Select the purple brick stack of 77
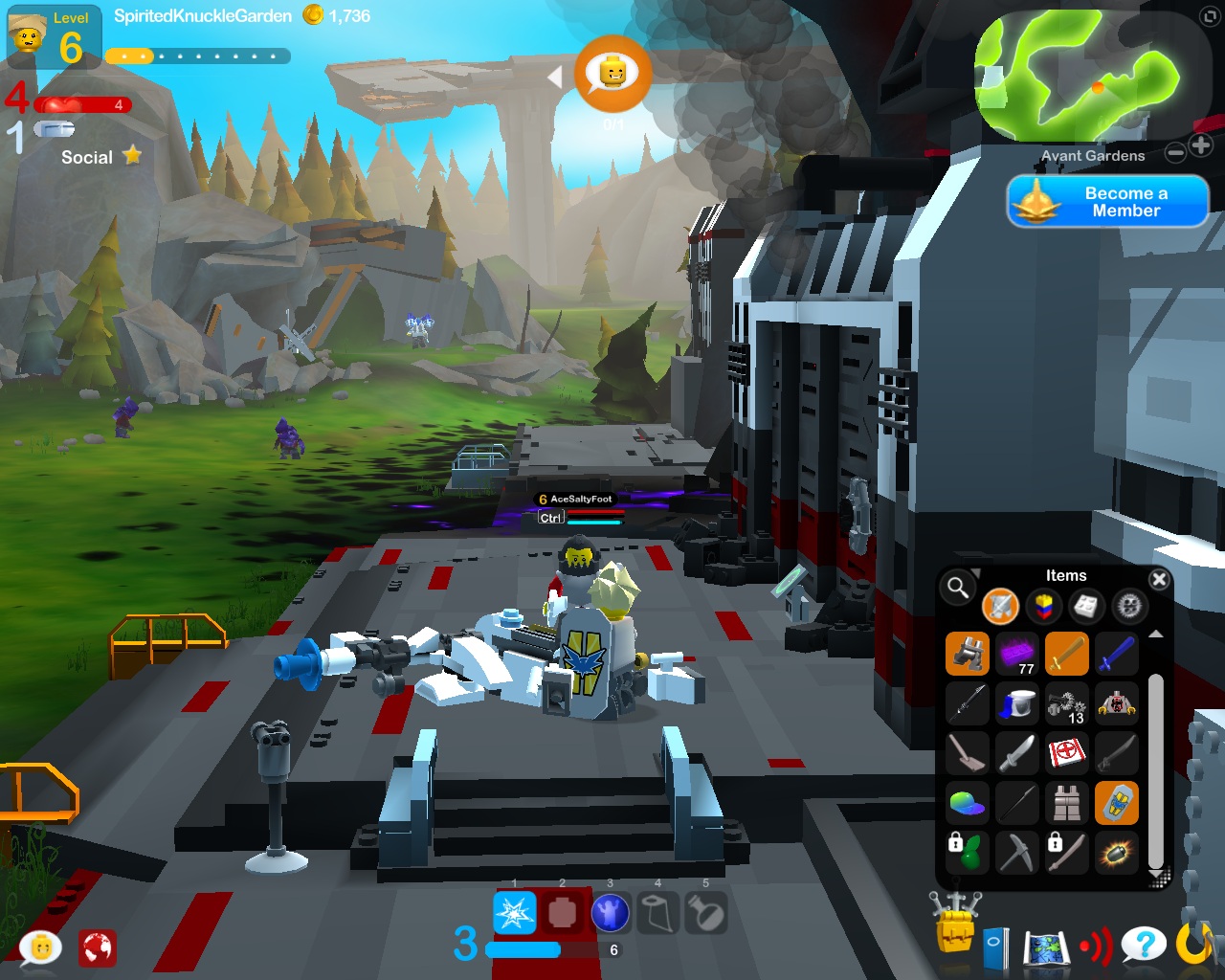 [1016, 655]
